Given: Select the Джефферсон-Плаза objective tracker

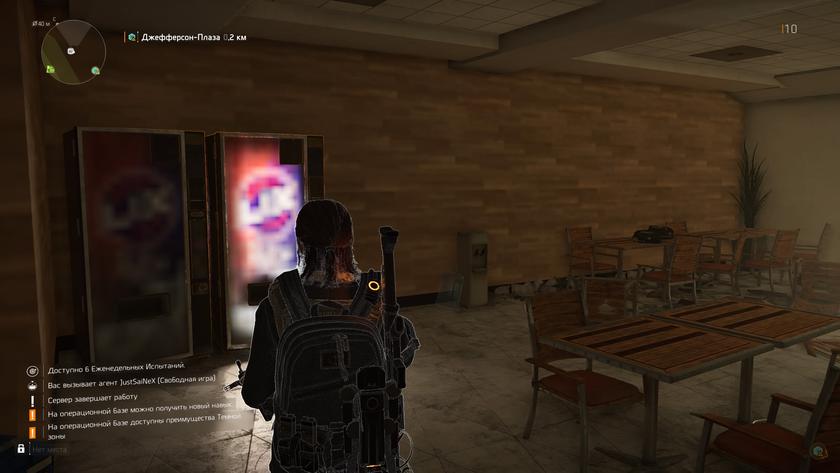Looking at the screenshot, I should 186,37.
